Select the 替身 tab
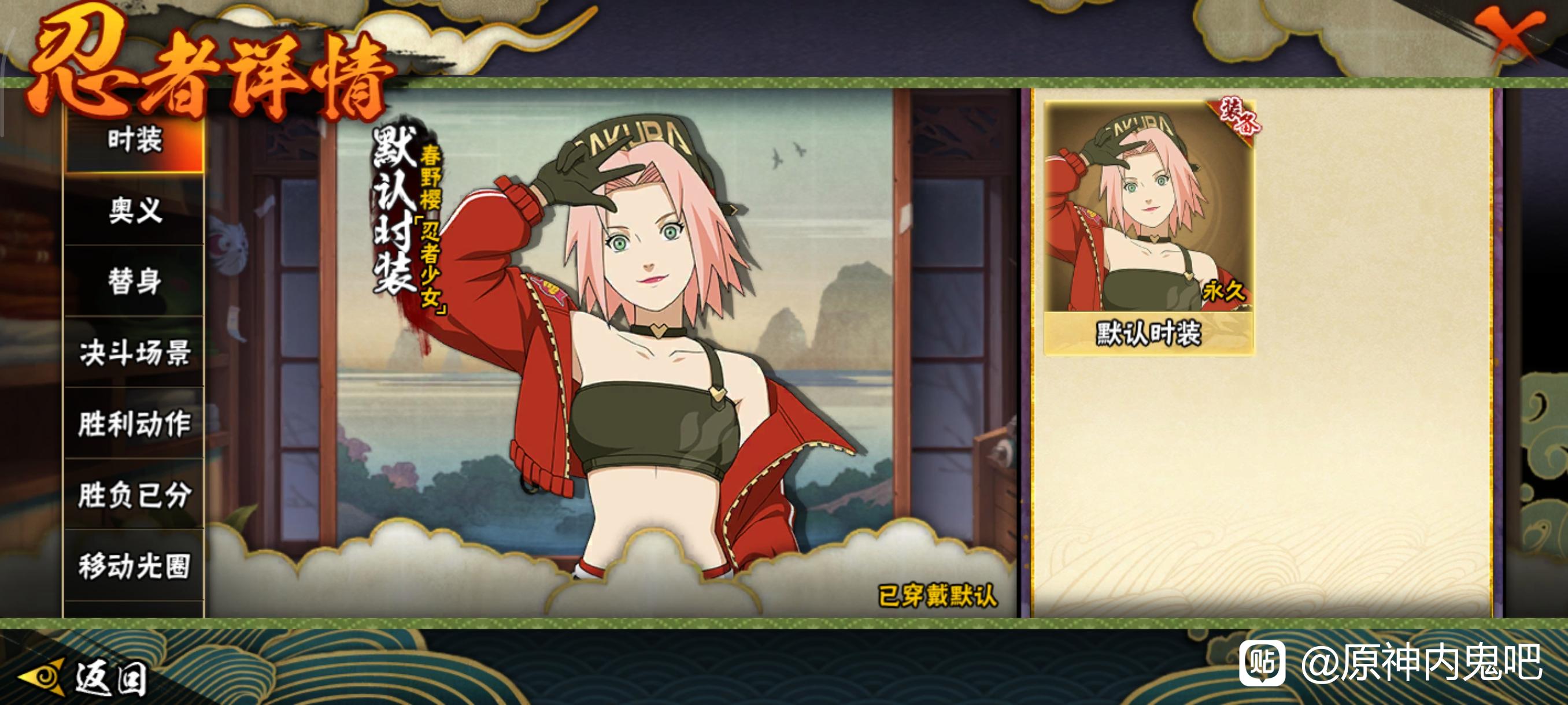The image size is (1568, 705). coord(135,281)
